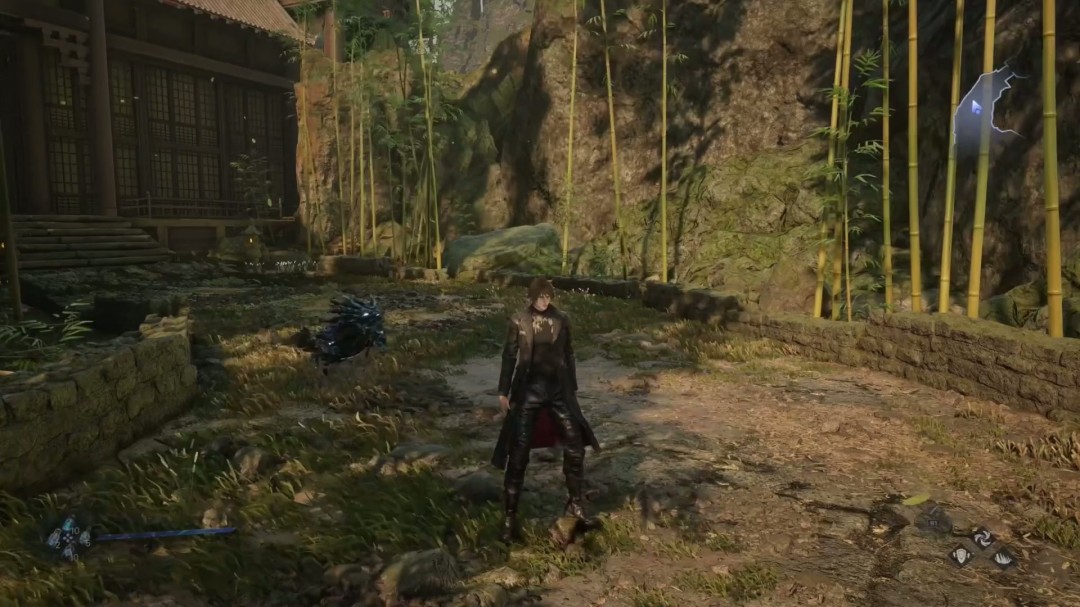Open the minimap in the corner
1080x607 pixels.
(x=981, y=109)
